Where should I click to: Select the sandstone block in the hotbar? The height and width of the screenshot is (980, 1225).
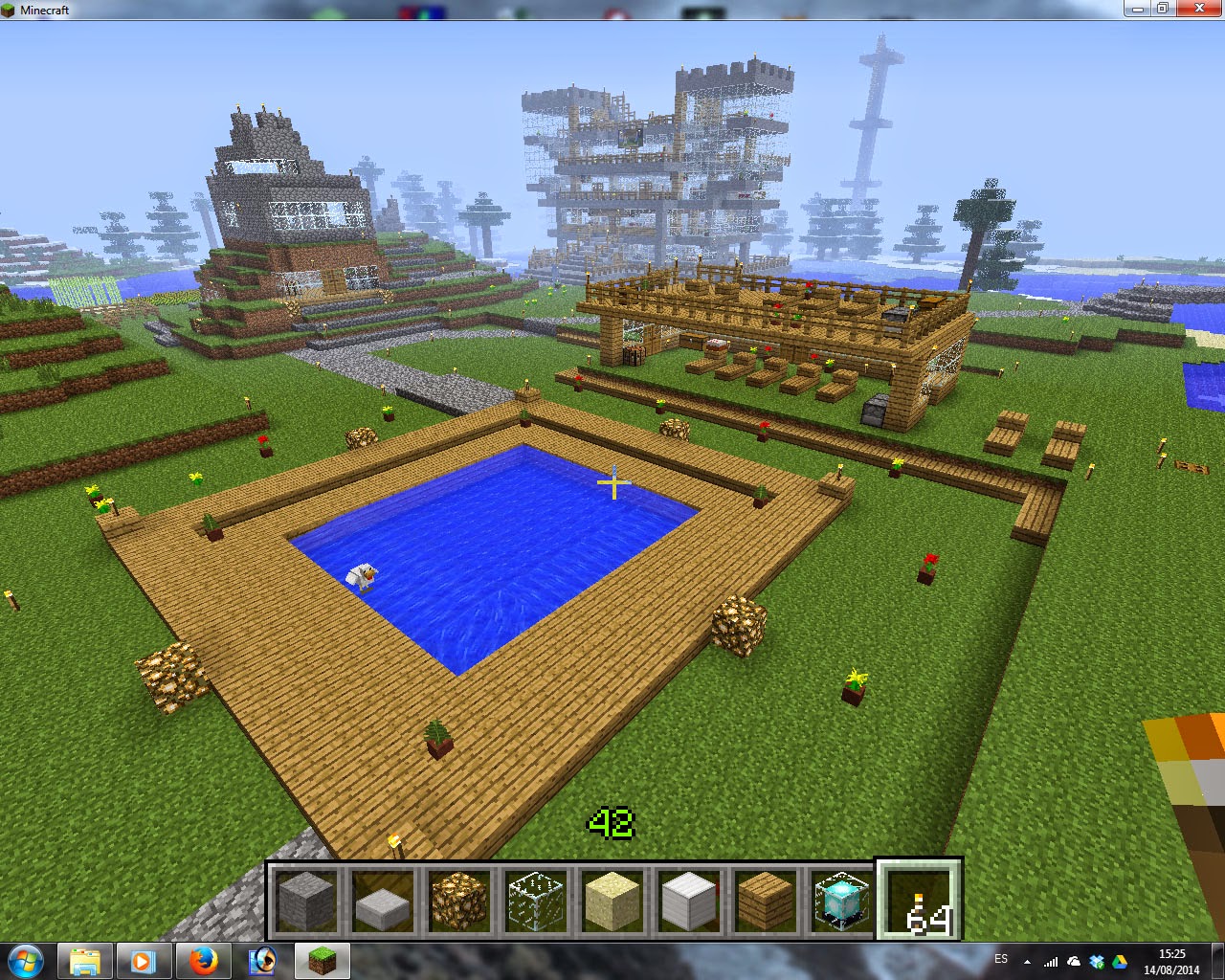612,900
